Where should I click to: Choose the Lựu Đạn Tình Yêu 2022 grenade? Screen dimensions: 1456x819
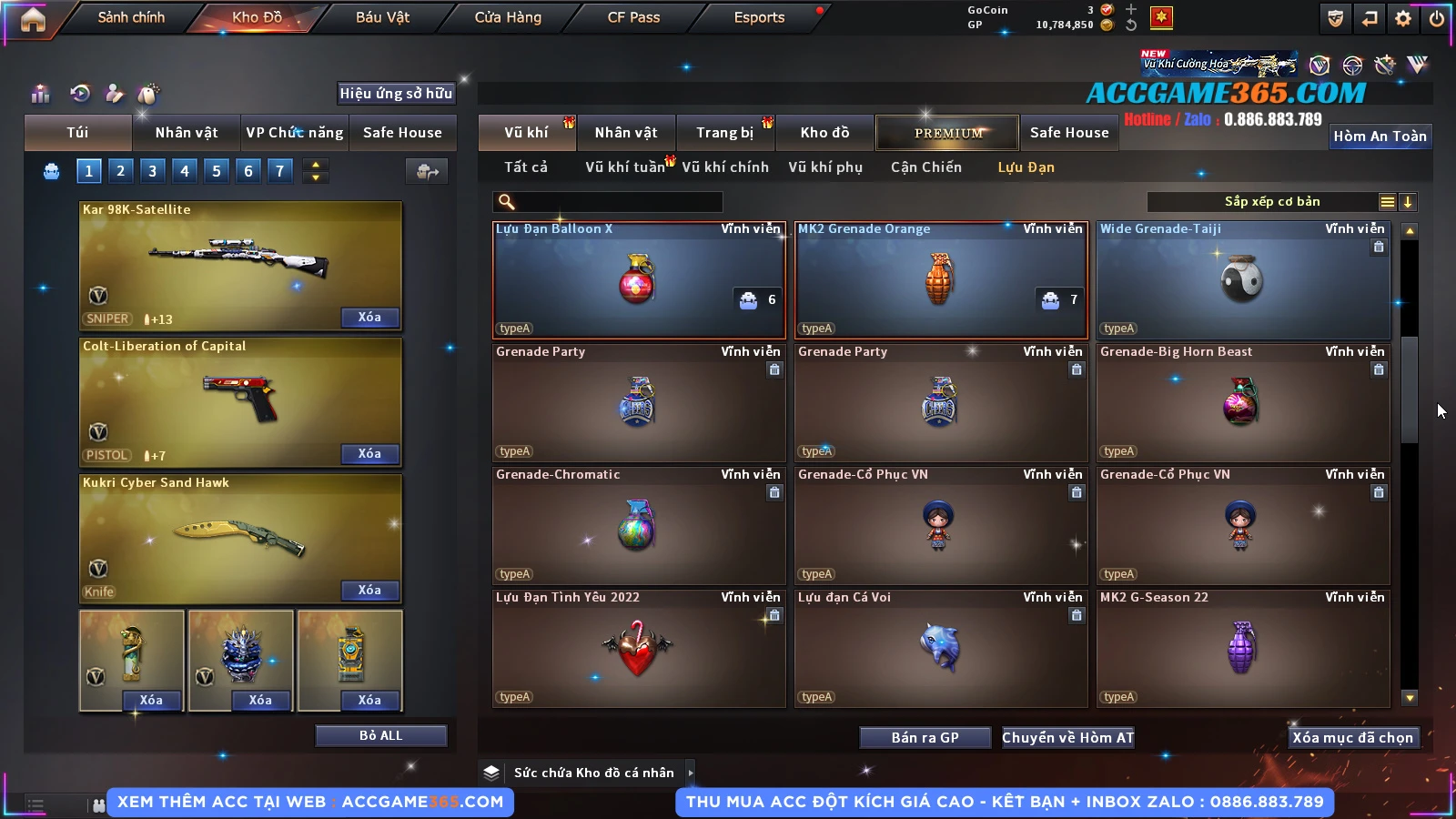[x=638, y=648]
